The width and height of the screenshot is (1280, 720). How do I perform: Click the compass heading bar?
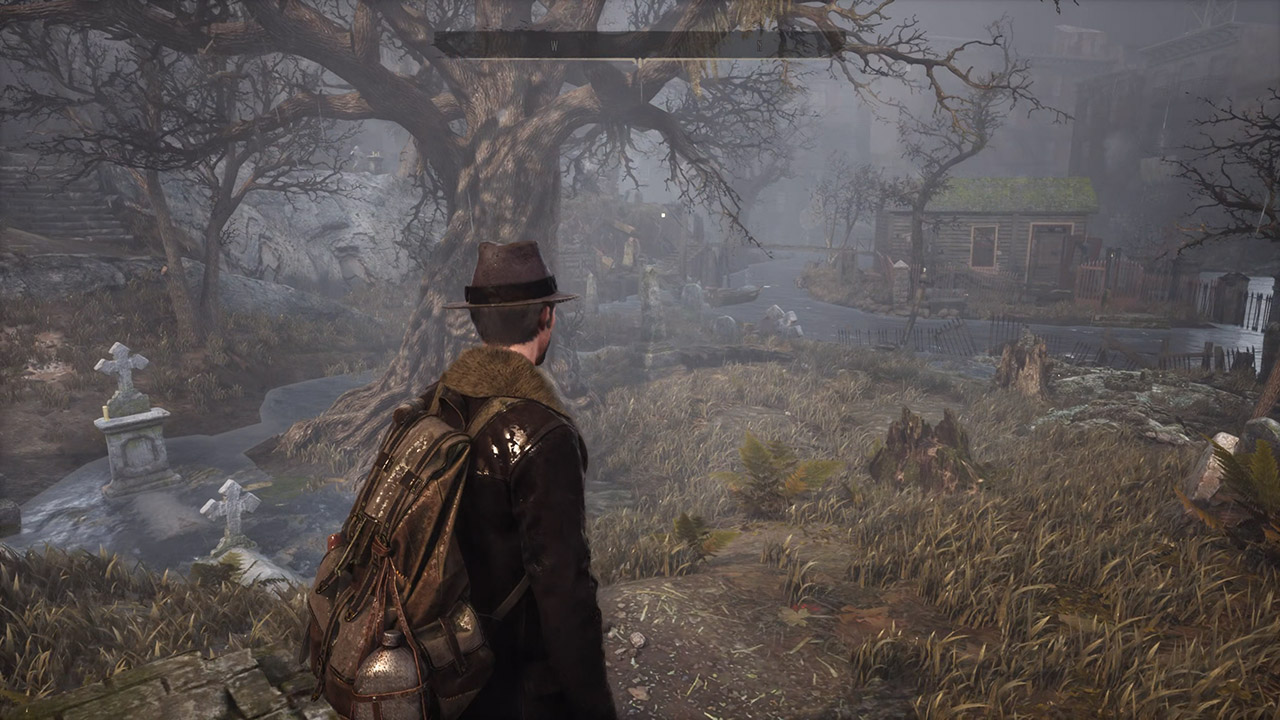coord(638,44)
